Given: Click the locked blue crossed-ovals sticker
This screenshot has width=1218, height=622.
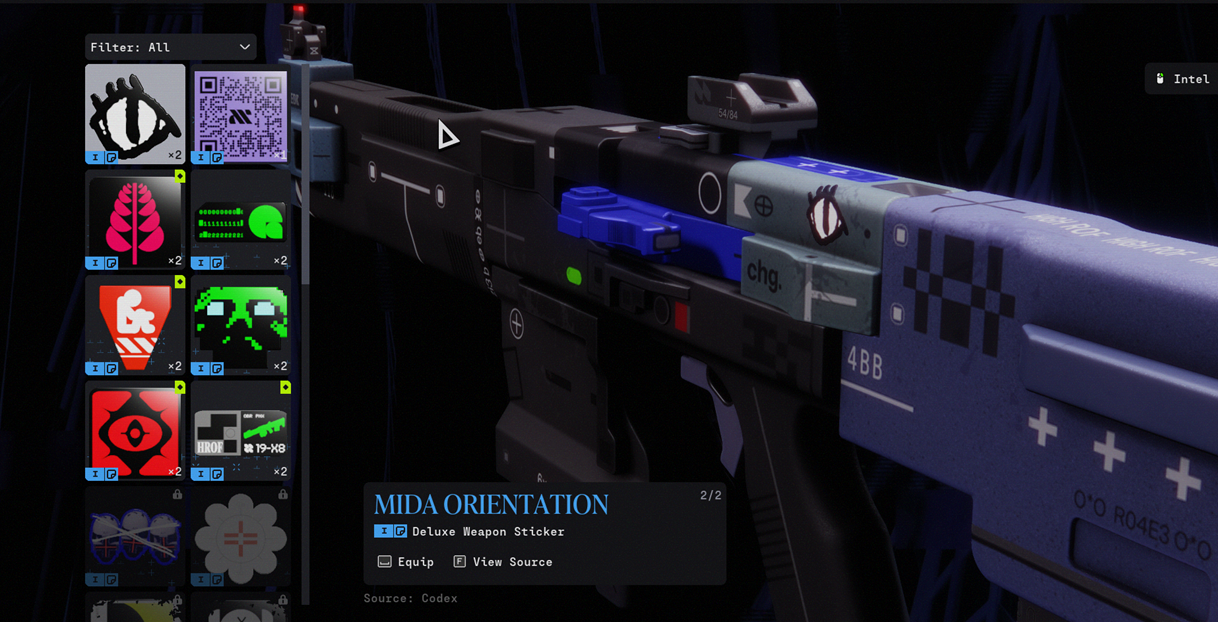Looking at the screenshot, I should click(x=135, y=536).
